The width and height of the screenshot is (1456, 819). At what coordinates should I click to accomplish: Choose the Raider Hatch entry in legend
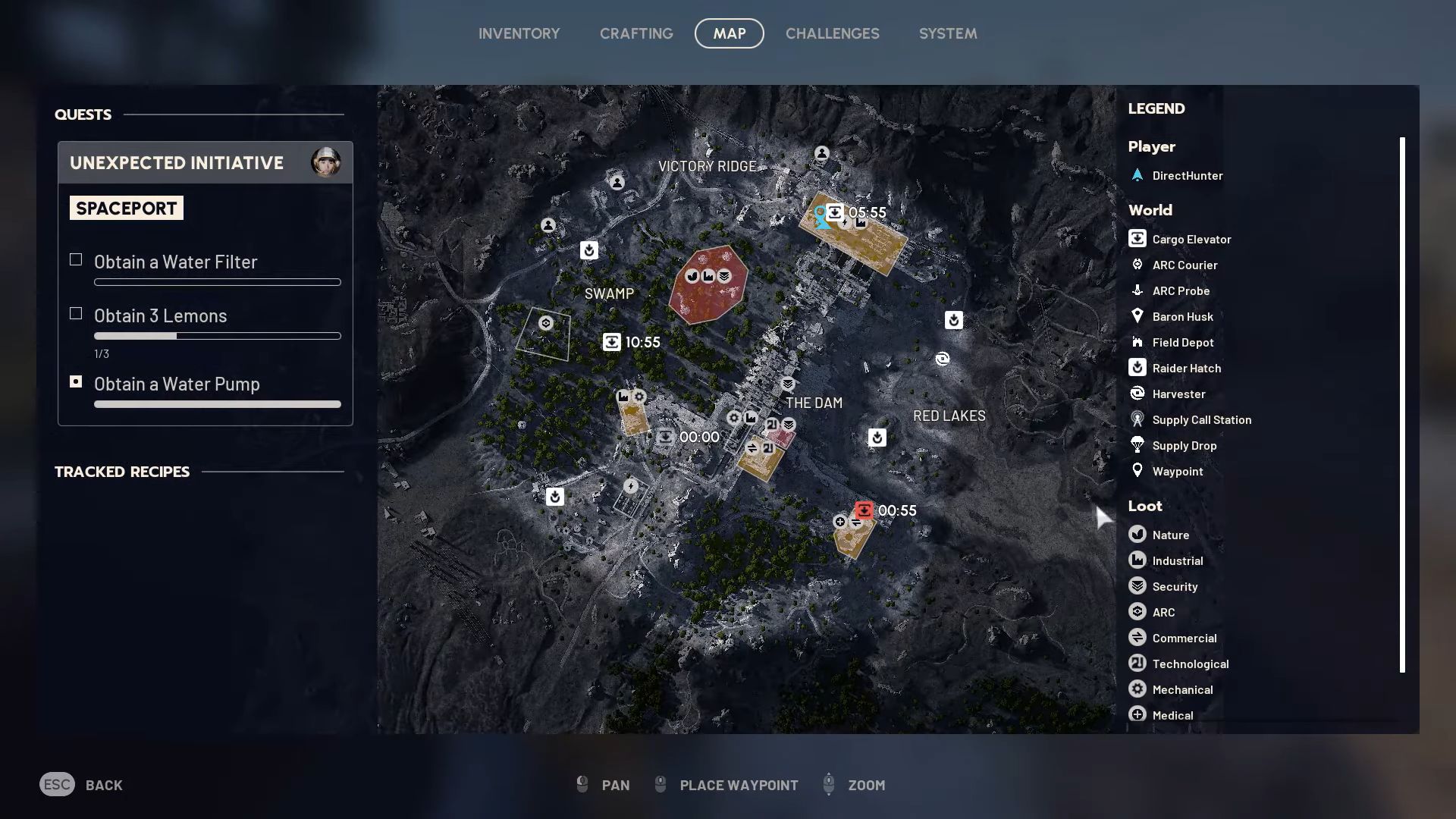(1186, 369)
